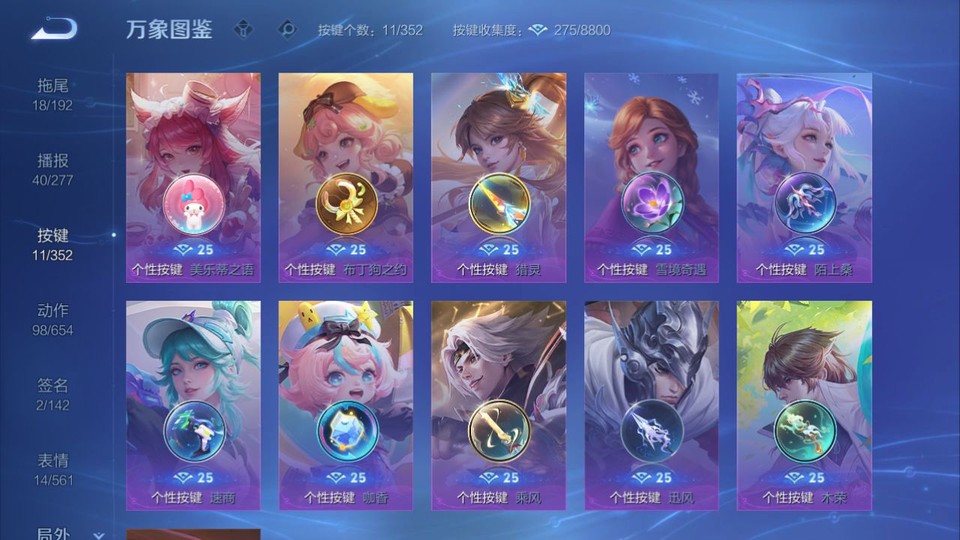
Task: Expand the 局外 section at the bottom of the sidebar
Action: 68,534
